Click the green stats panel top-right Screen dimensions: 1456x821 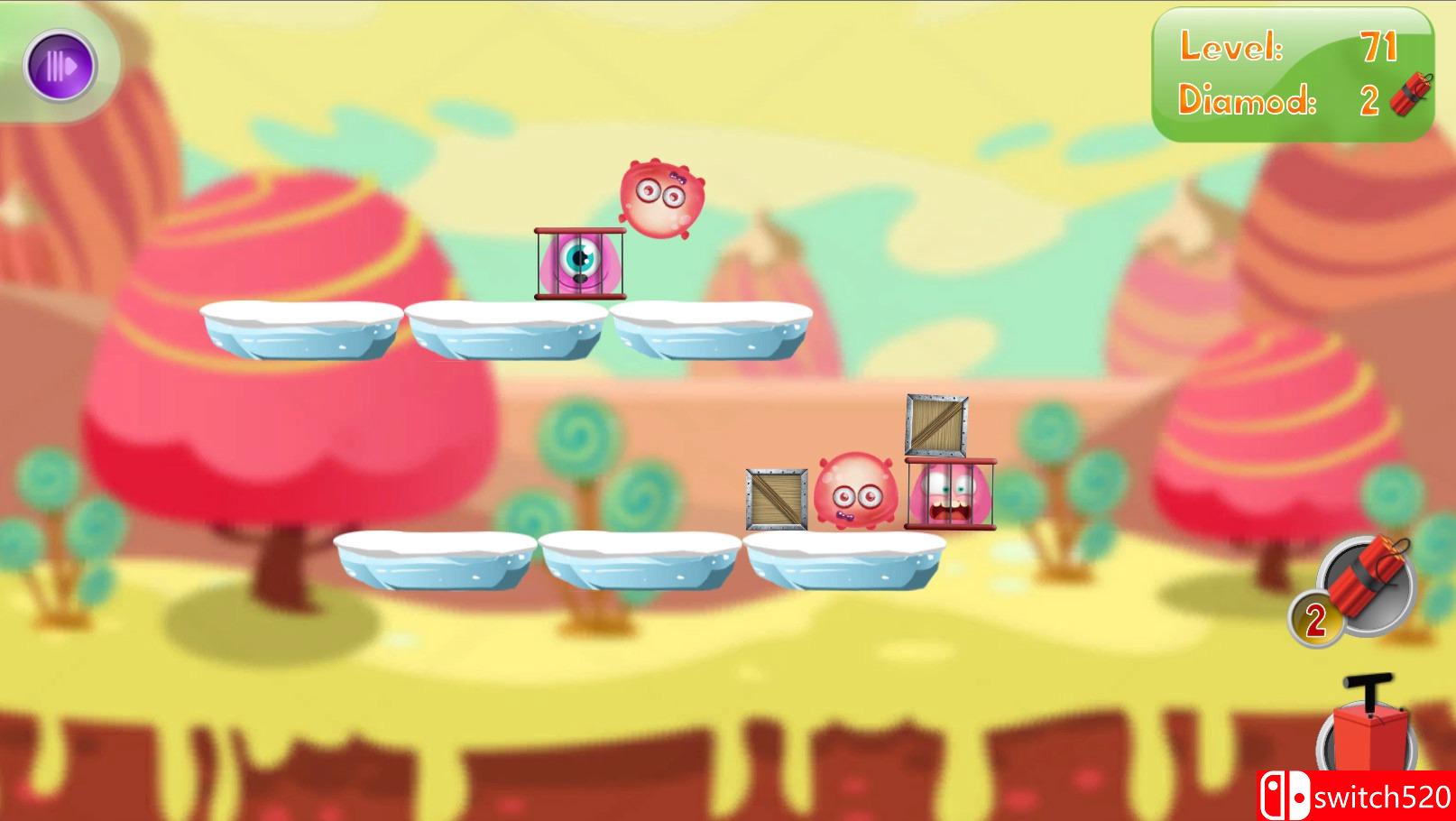click(x=1292, y=77)
